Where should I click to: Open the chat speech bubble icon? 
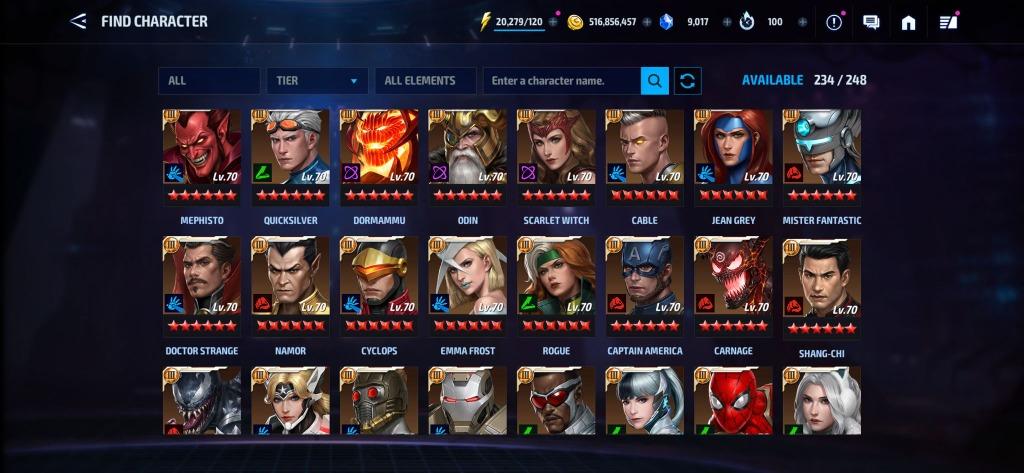click(871, 22)
